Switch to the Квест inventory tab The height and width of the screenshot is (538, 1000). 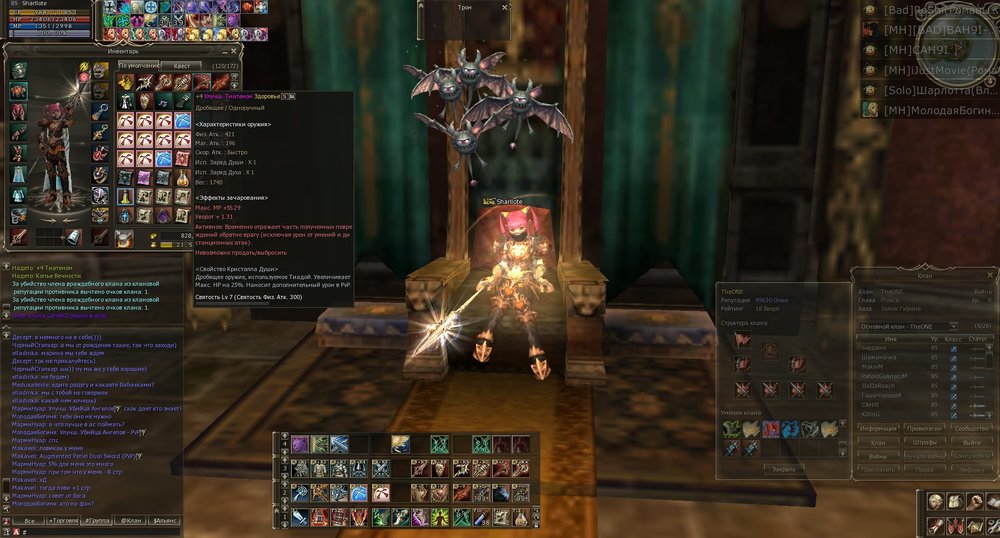[x=181, y=66]
